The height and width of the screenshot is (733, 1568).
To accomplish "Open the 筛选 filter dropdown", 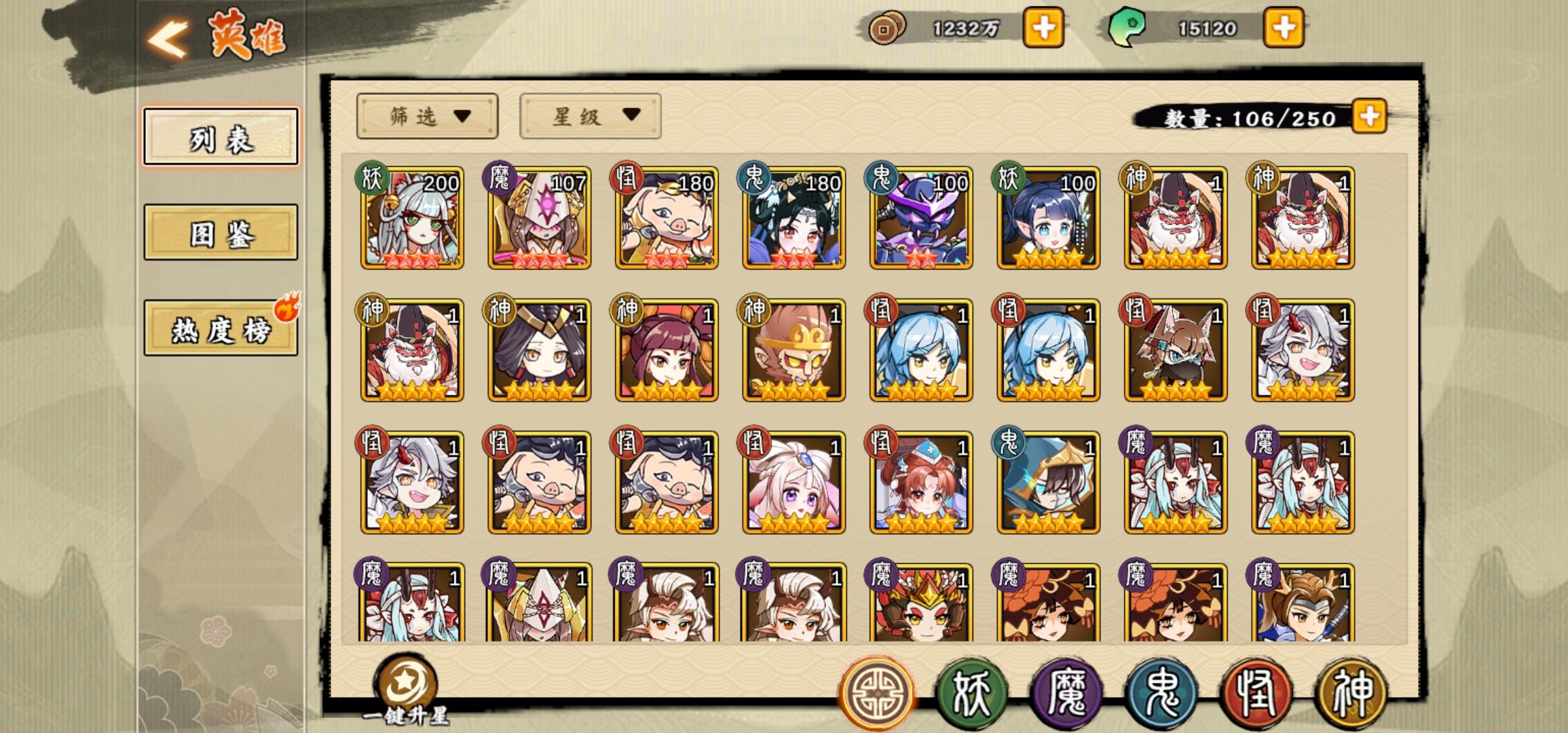I will 426,117.
